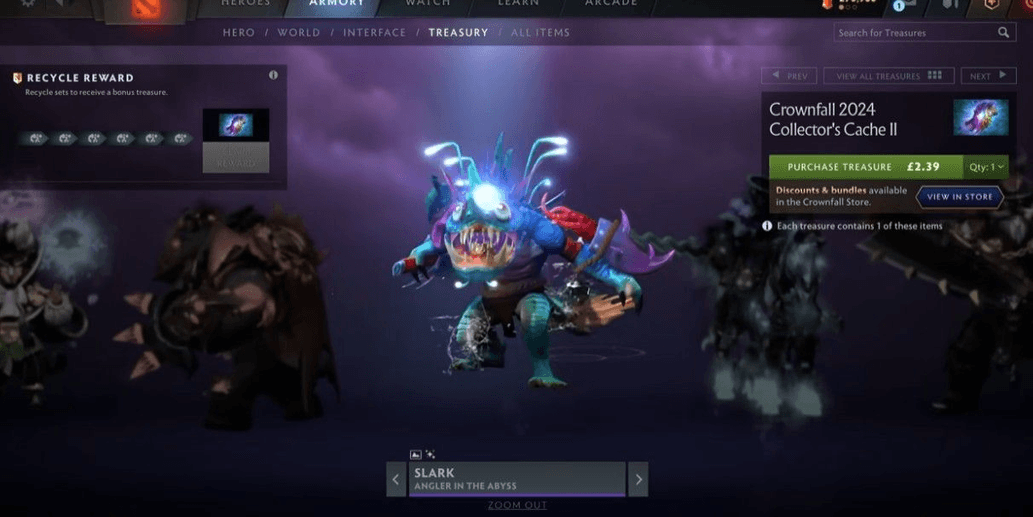Show the next item right of Slark
1033x517 pixels.
[639, 479]
